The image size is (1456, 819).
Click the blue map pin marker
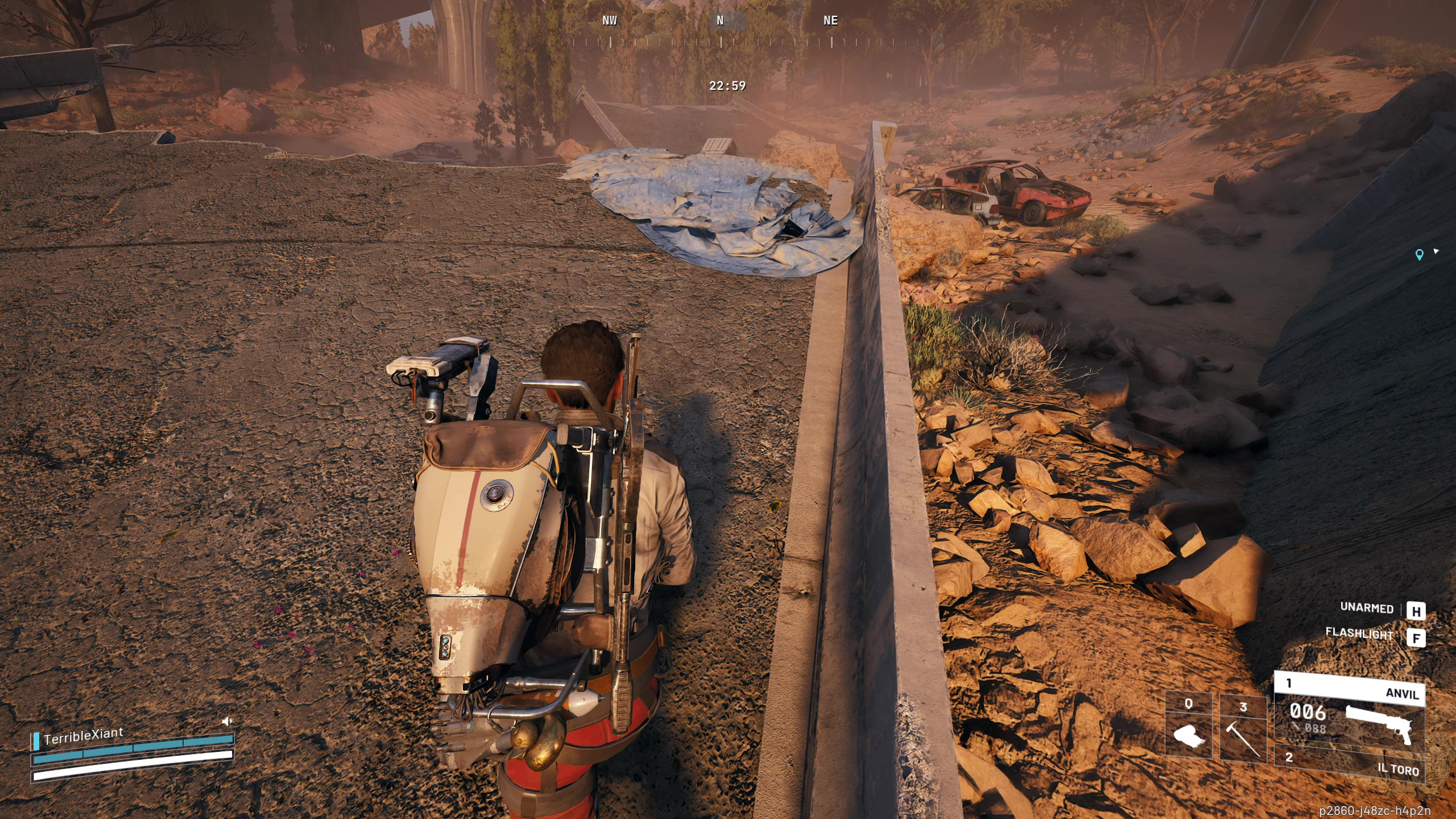coord(1419,255)
